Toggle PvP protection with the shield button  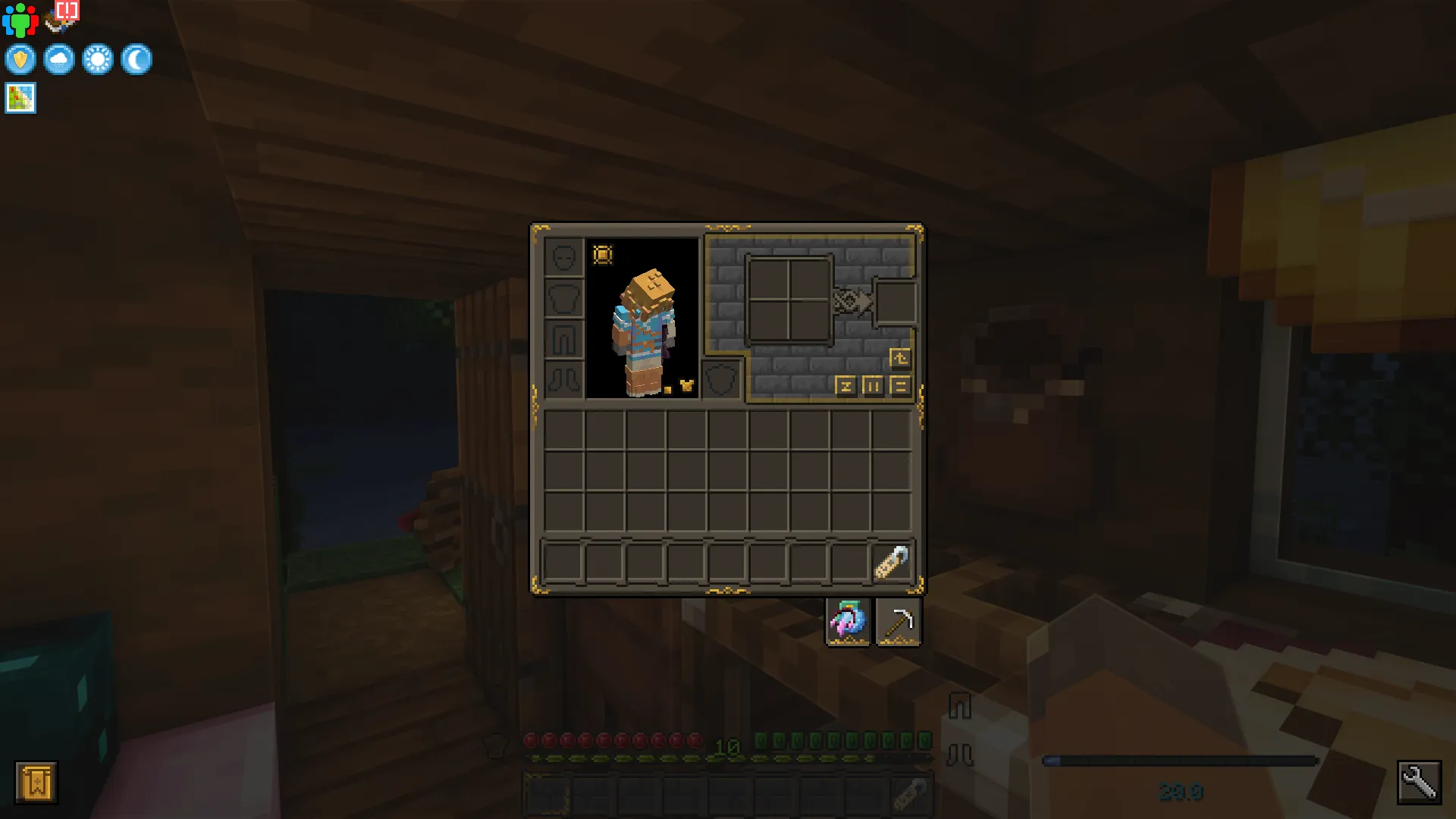pyautogui.click(x=20, y=59)
